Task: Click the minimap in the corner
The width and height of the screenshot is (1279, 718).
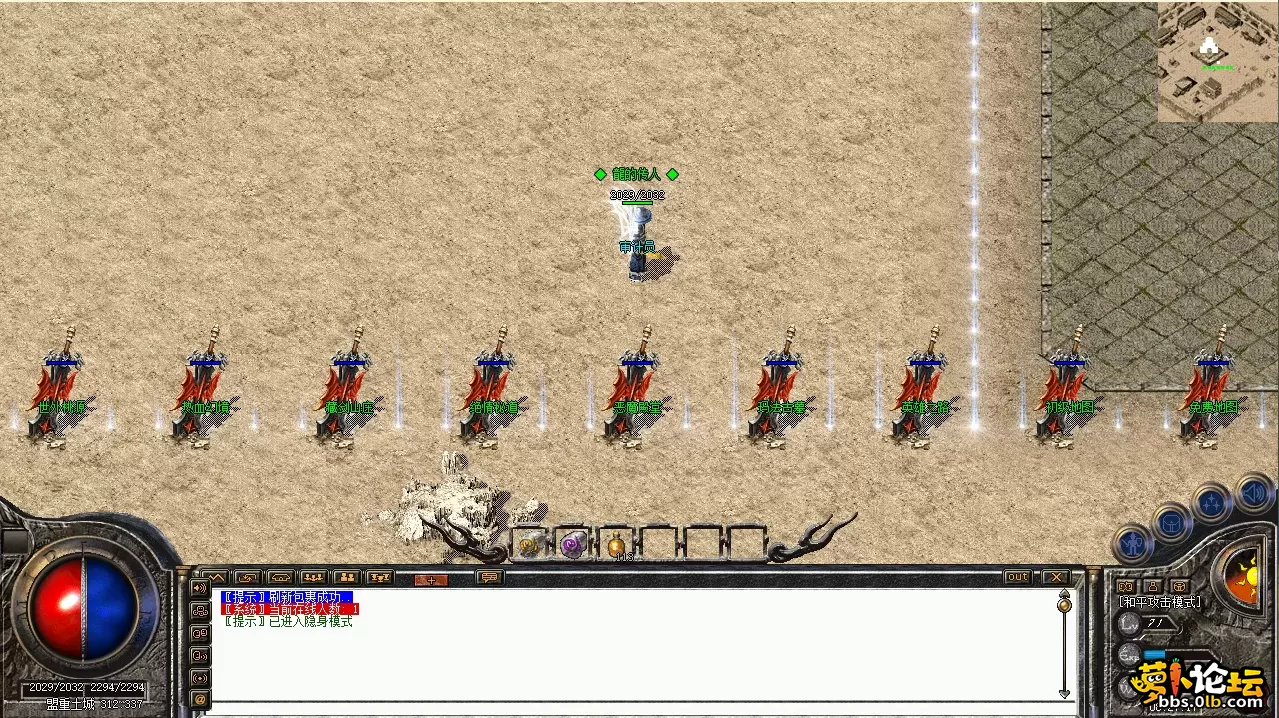Action: (x=1217, y=62)
